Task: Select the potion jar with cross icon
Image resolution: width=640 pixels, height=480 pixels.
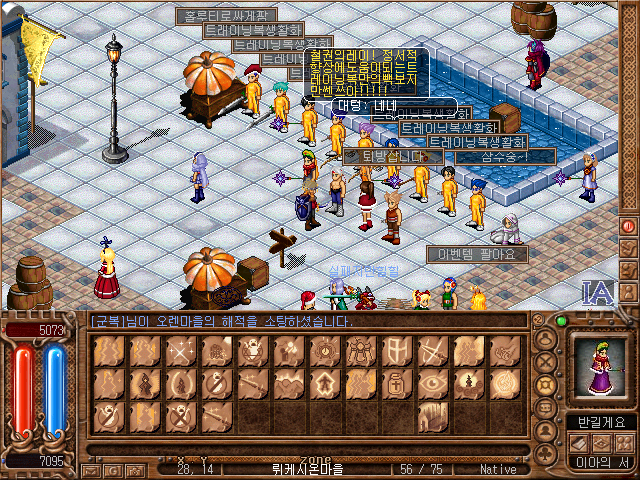Action: click(397, 383)
